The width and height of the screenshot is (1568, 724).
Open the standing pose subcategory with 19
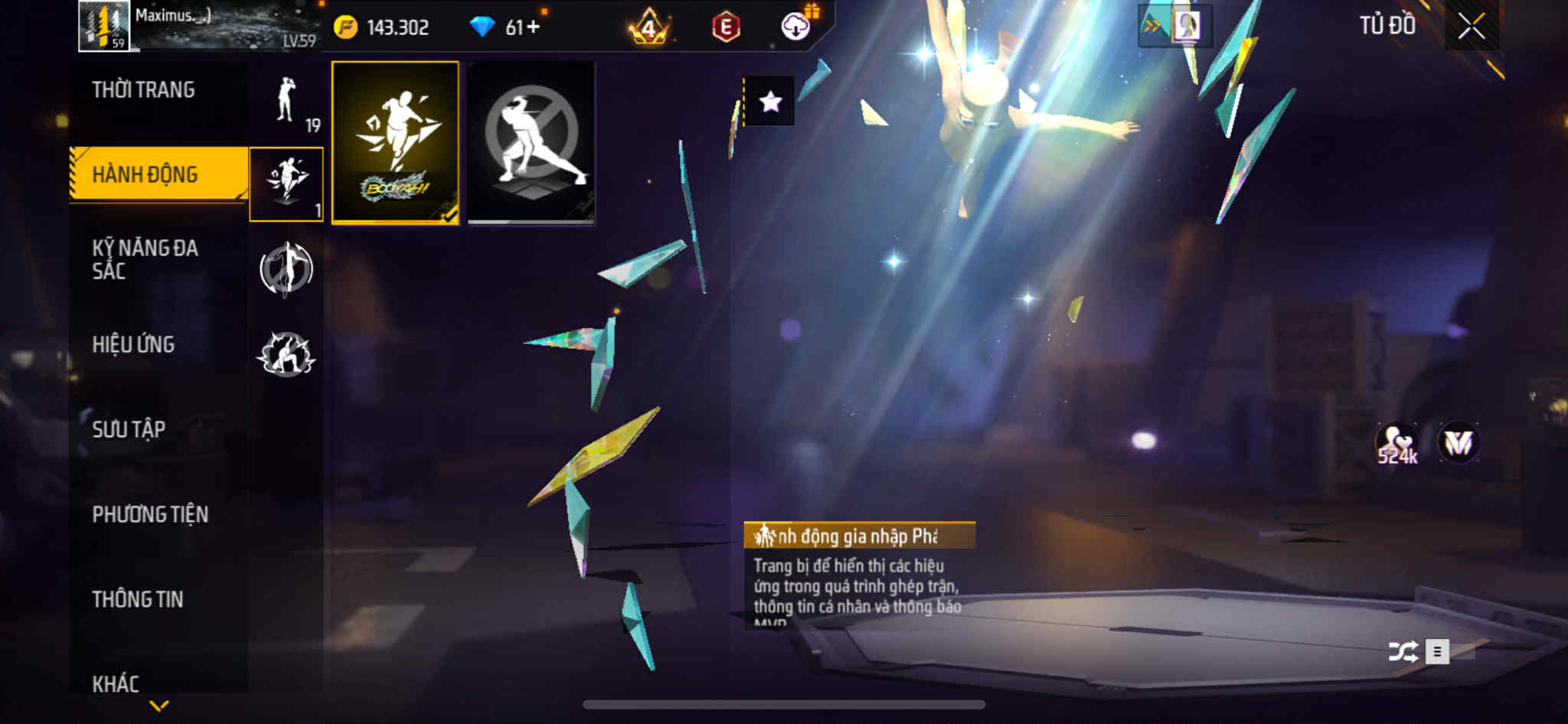coord(287,103)
